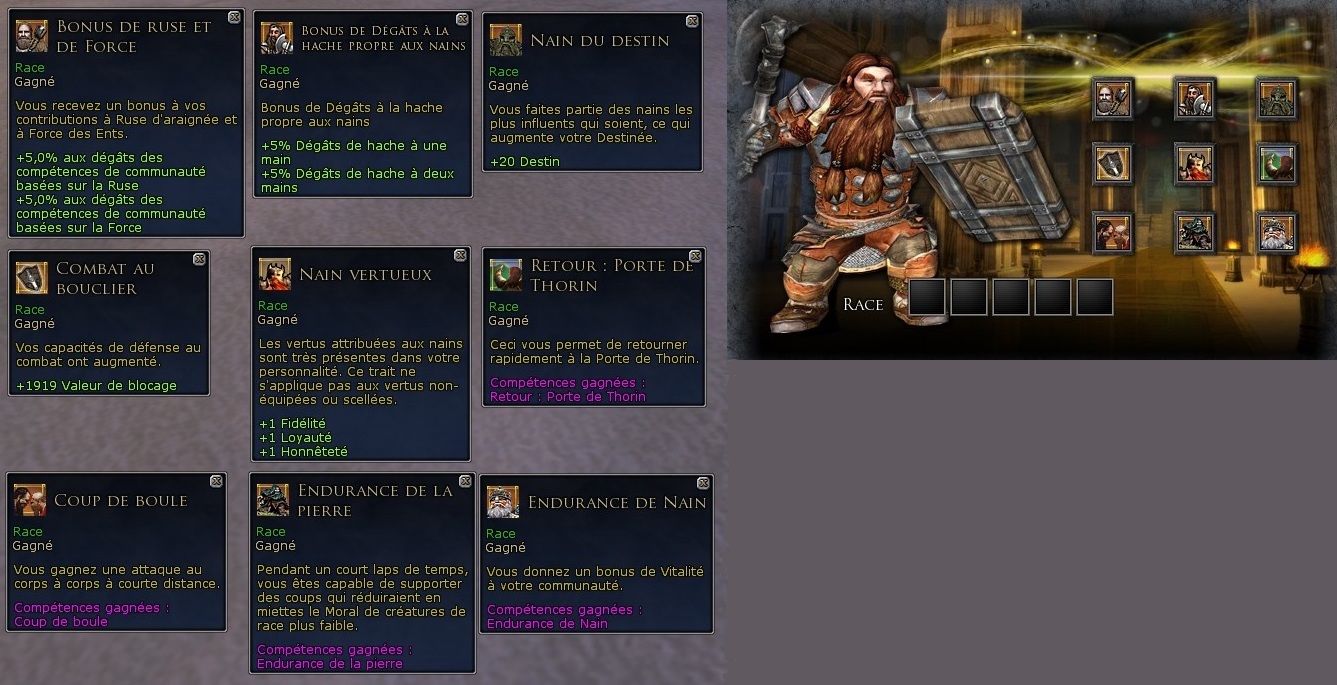The width and height of the screenshot is (1337, 685).
Task: Pick the white-bearded dwarf icon in the race panel
Action: tap(1277, 232)
